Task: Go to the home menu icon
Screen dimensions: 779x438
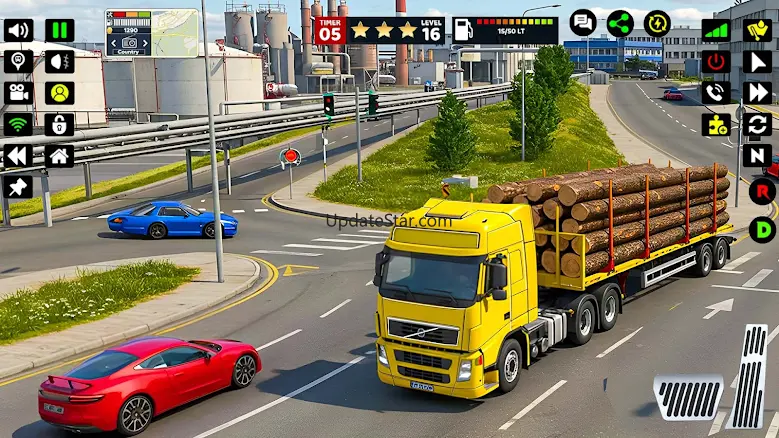Action: point(59,156)
